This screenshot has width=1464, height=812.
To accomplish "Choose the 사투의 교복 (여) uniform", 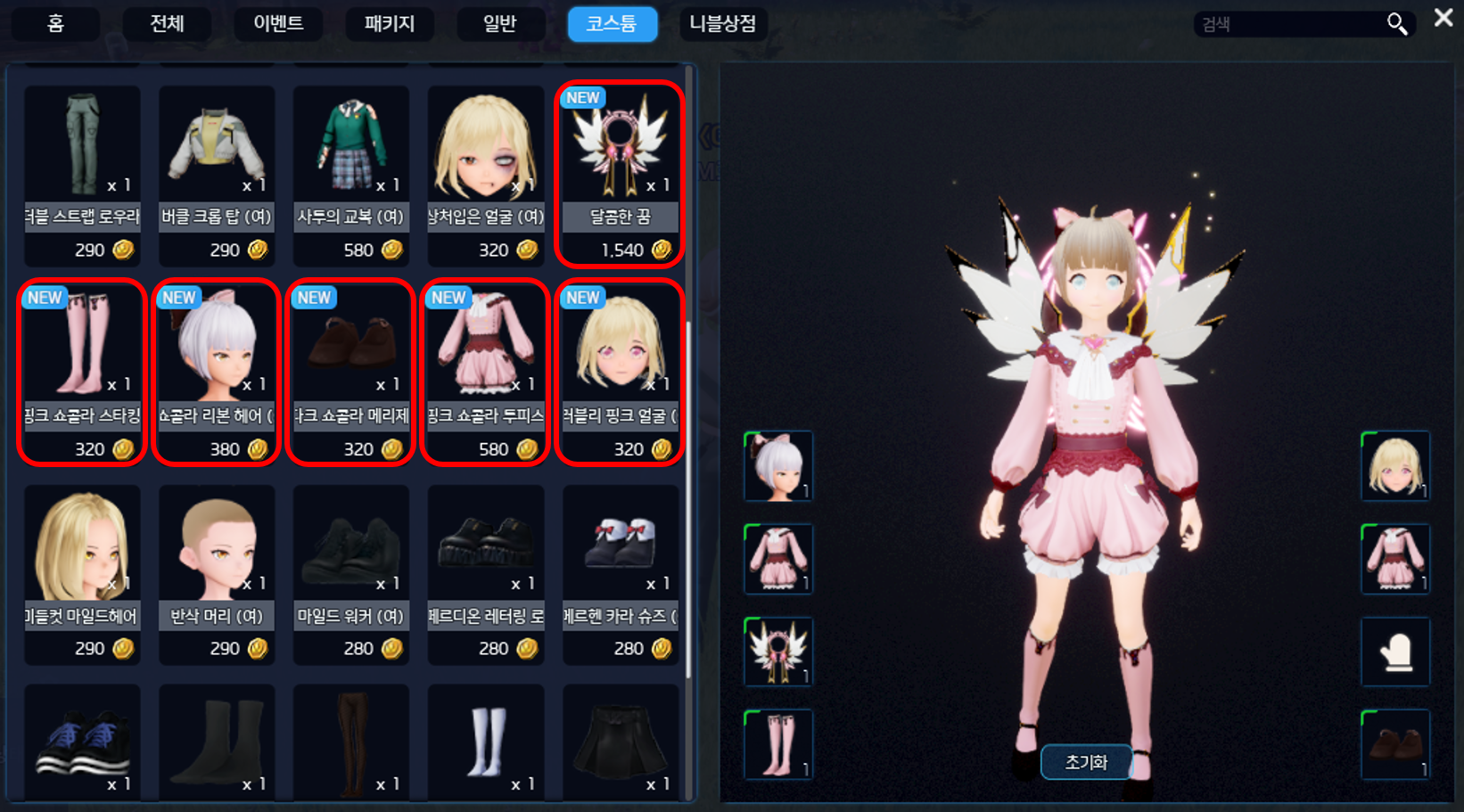I will (351, 174).
